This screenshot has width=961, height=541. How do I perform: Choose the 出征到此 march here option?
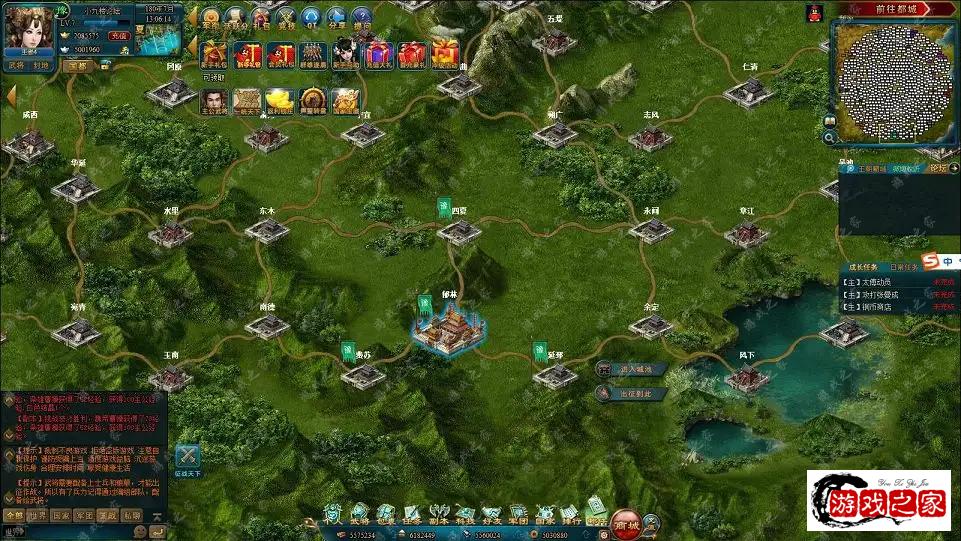[x=630, y=393]
